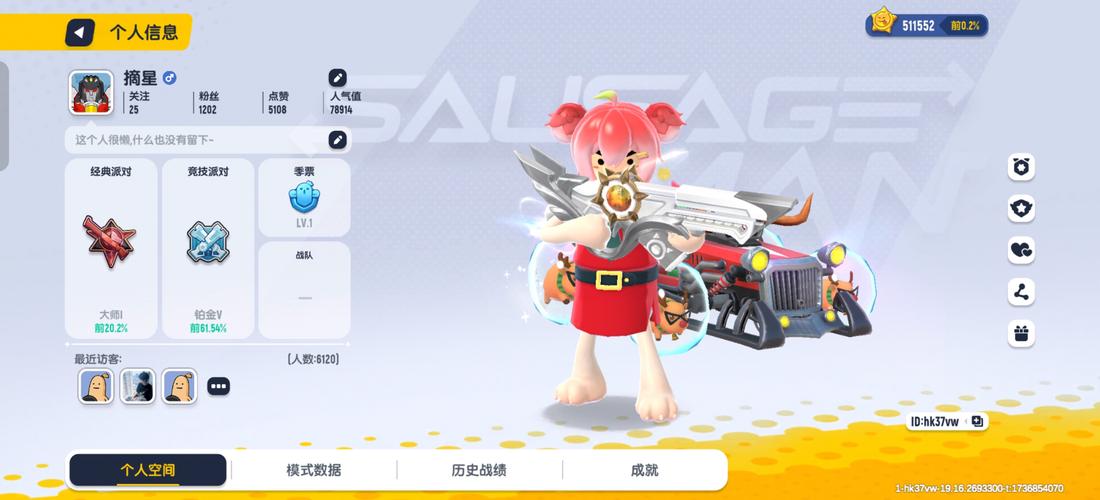Open the 粉丝 followers count
1100x500 pixels.
[208, 103]
